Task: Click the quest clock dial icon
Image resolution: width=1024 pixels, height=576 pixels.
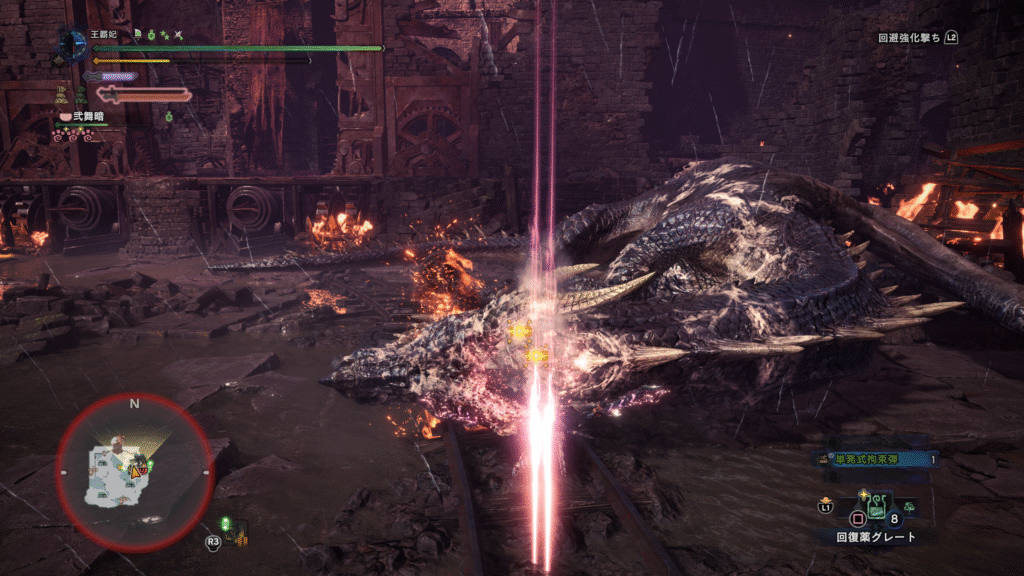Action: (72, 42)
